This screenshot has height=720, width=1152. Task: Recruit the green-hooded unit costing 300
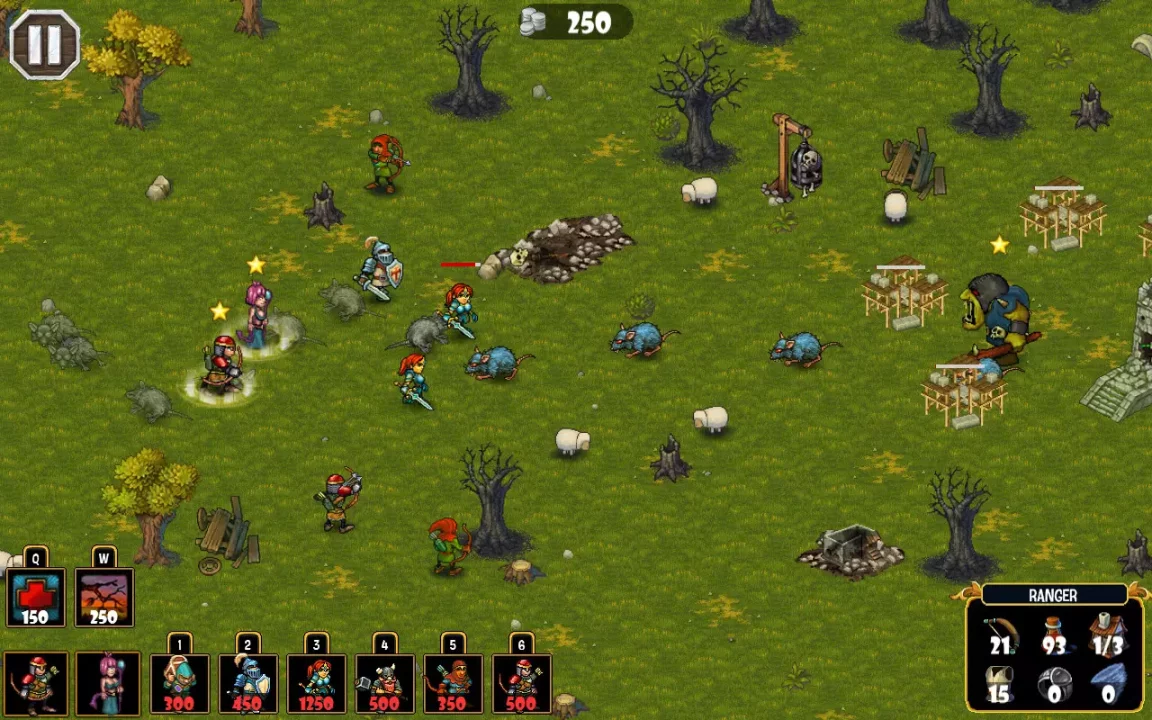pyautogui.click(x=179, y=684)
